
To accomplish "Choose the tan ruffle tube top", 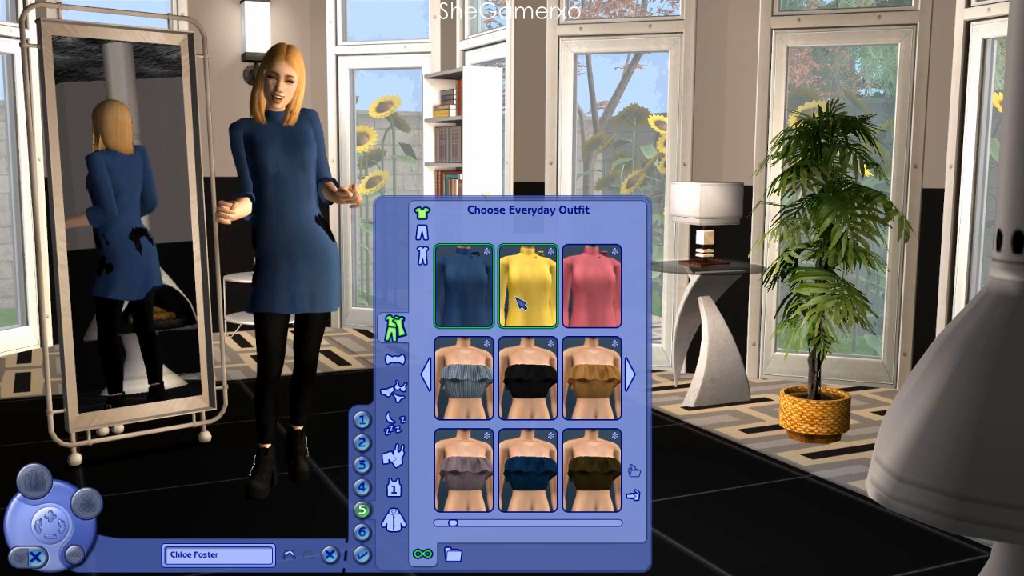I will [592, 377].
